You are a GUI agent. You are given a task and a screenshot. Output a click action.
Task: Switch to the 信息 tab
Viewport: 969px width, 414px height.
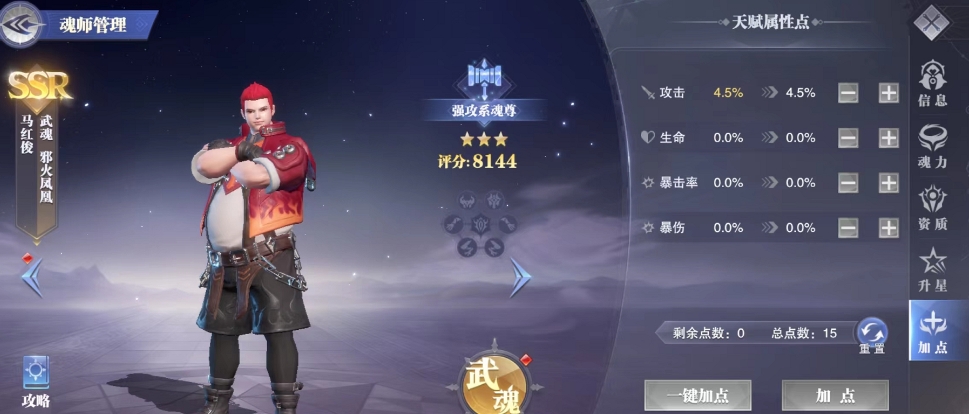point(932,83)
